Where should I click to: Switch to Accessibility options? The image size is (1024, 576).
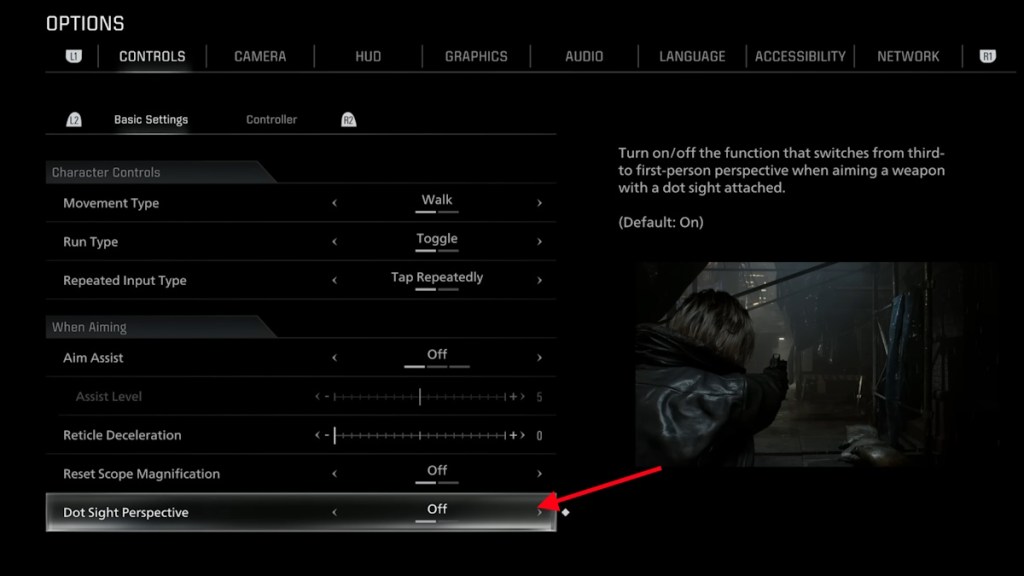click(800, 56)
